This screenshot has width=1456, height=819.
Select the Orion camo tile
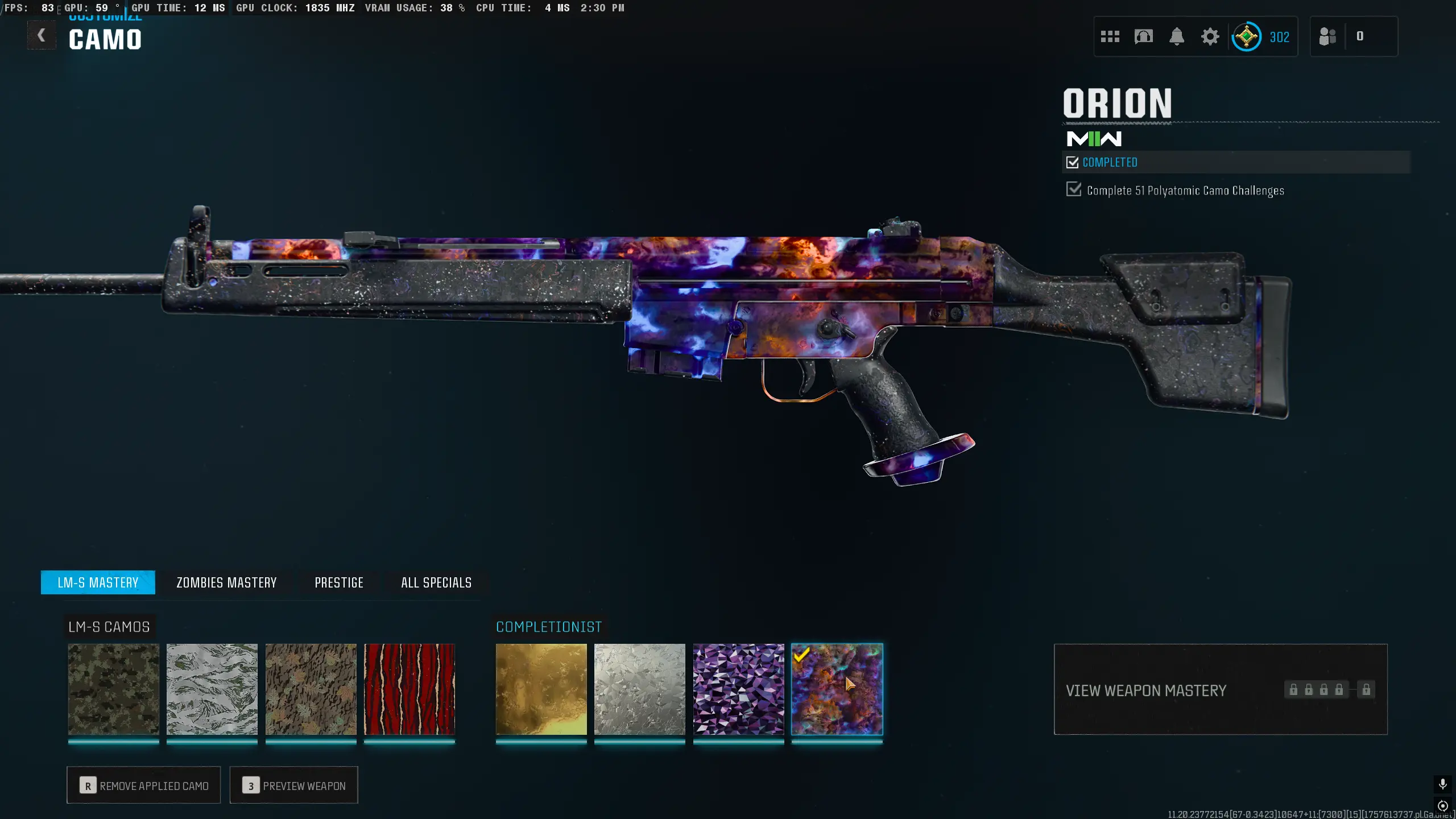837,689
